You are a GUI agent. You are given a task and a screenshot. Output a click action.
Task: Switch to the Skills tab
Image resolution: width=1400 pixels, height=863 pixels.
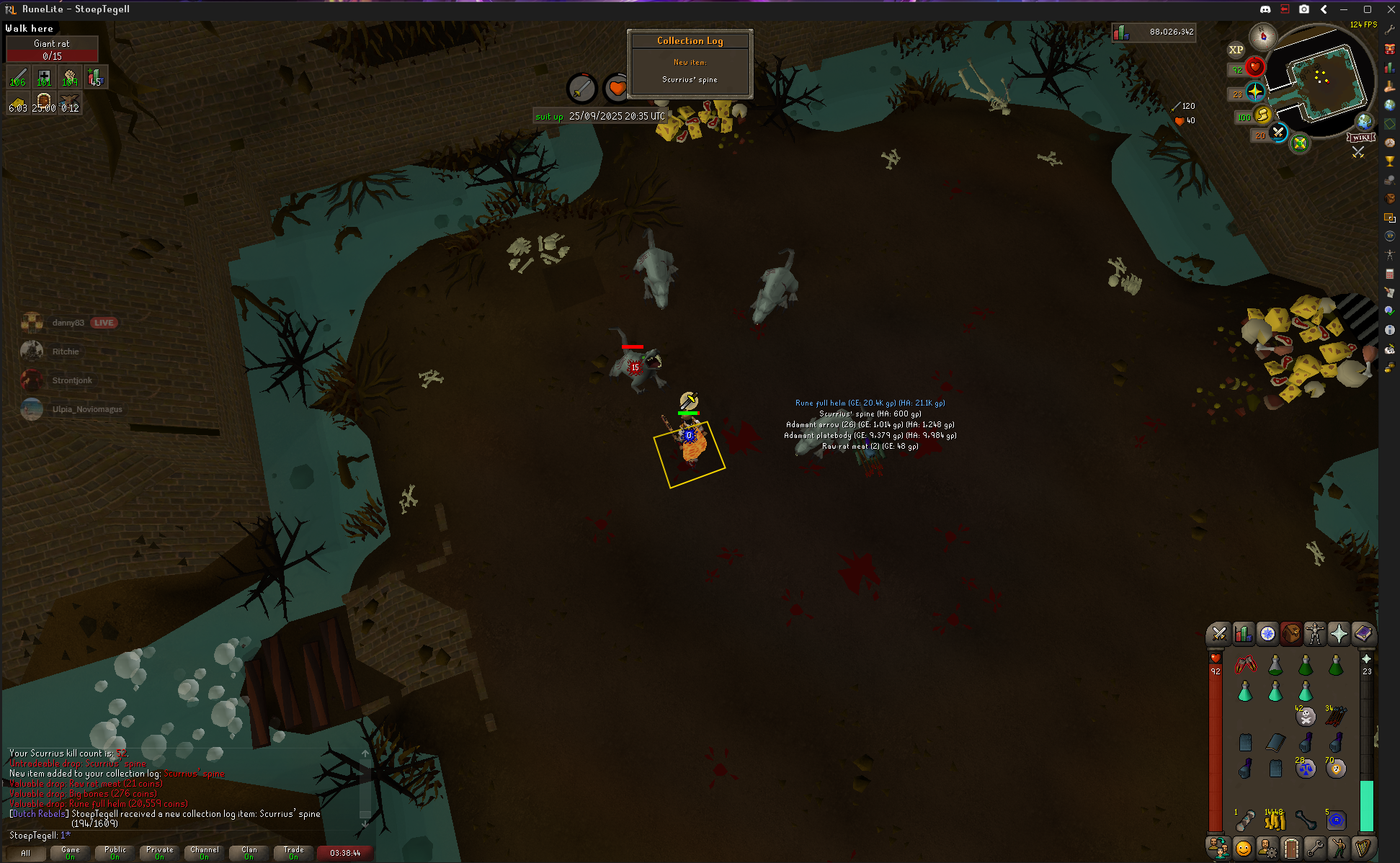click(x=1243, y=634)
